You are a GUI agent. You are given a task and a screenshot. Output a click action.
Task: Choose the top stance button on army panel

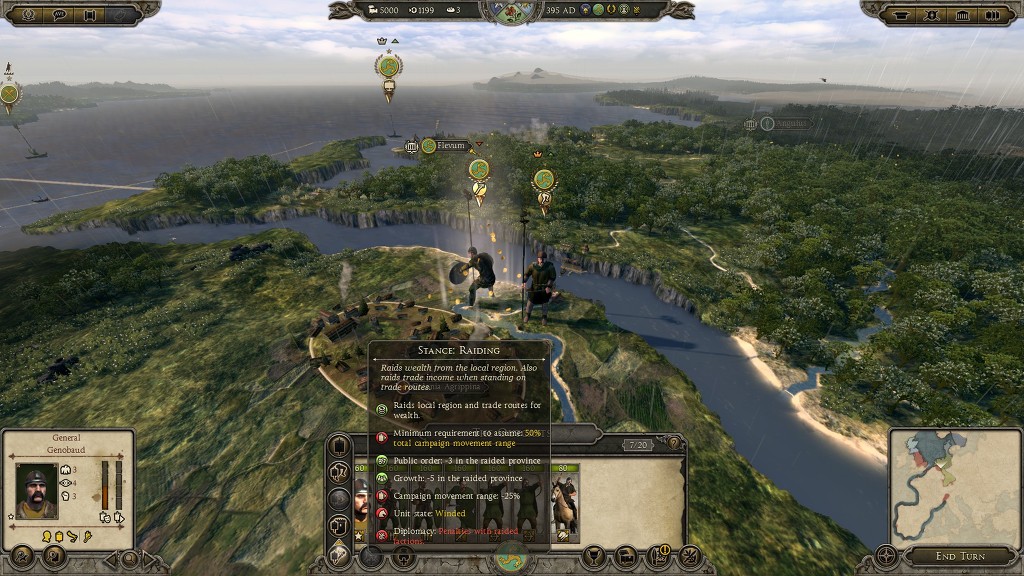point(340,445)
